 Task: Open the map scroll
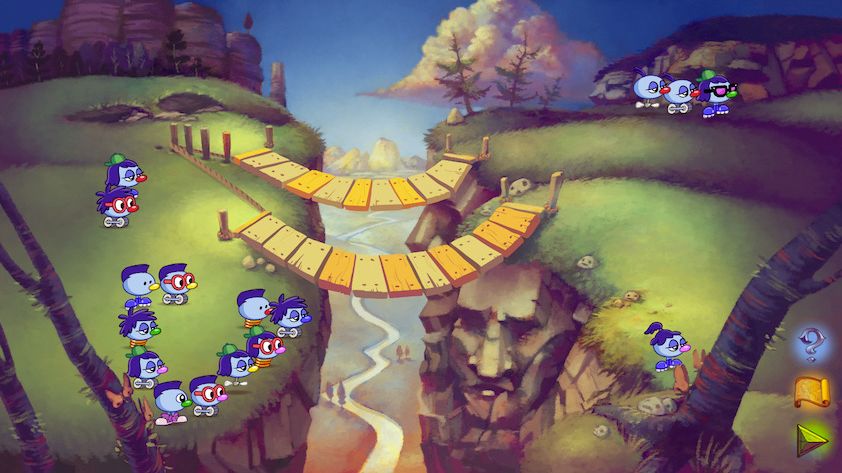pos(810,392)
